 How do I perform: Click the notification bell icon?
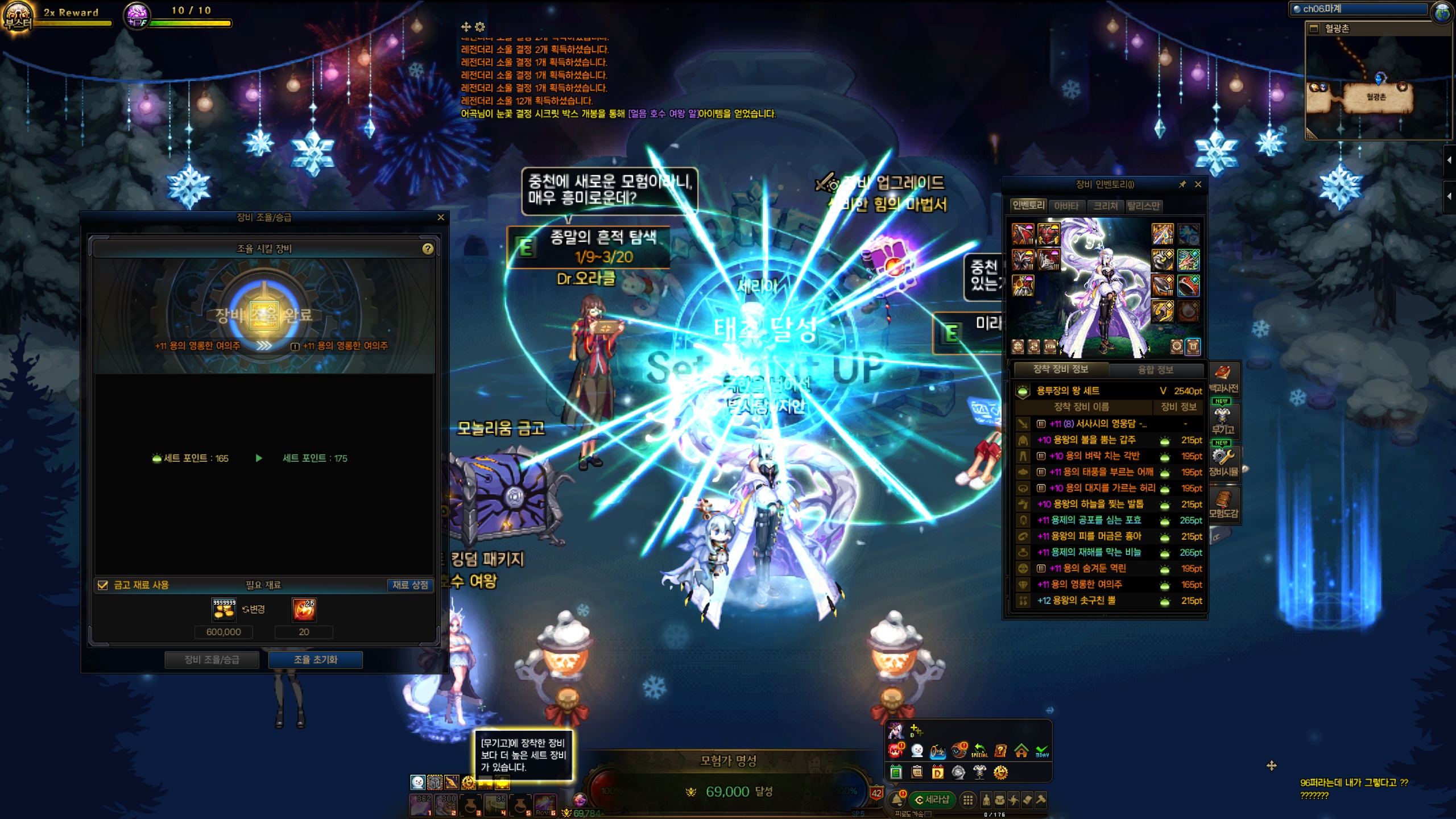[897, 800]
